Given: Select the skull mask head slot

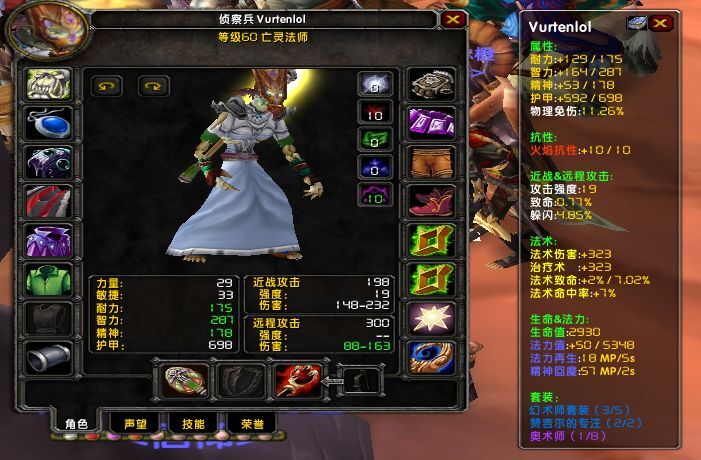Looking at the screenshot, I should click(x=44, y=85).
